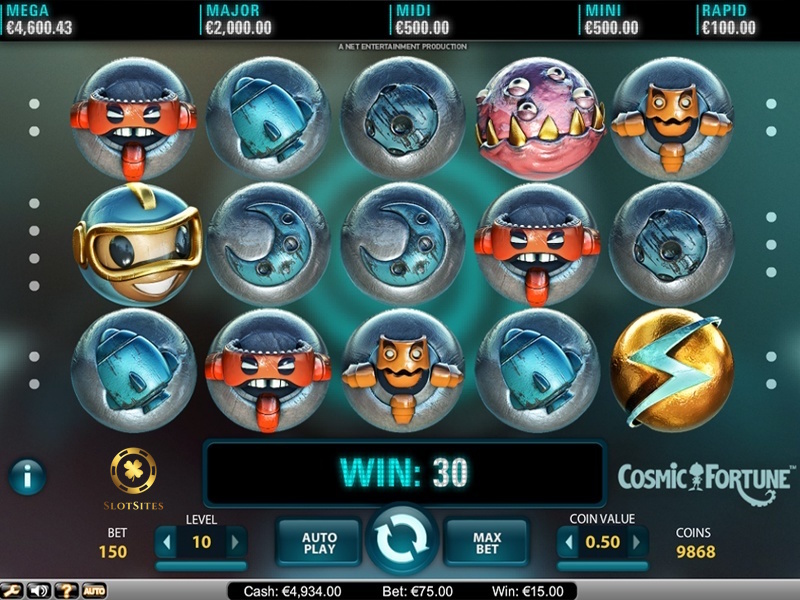Lower the coin value using left arrow

click(x=569, y=543)
